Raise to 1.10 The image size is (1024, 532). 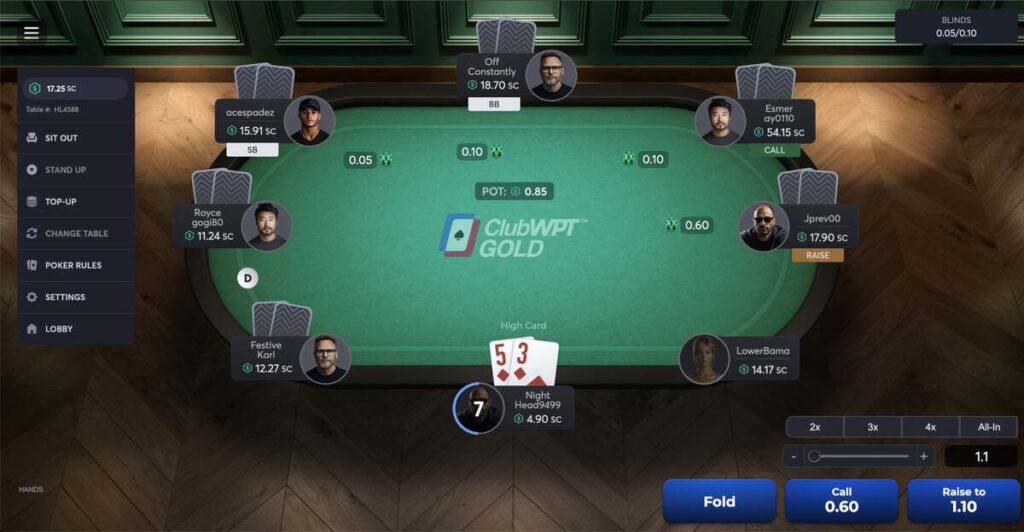click(x=963, y=499)
